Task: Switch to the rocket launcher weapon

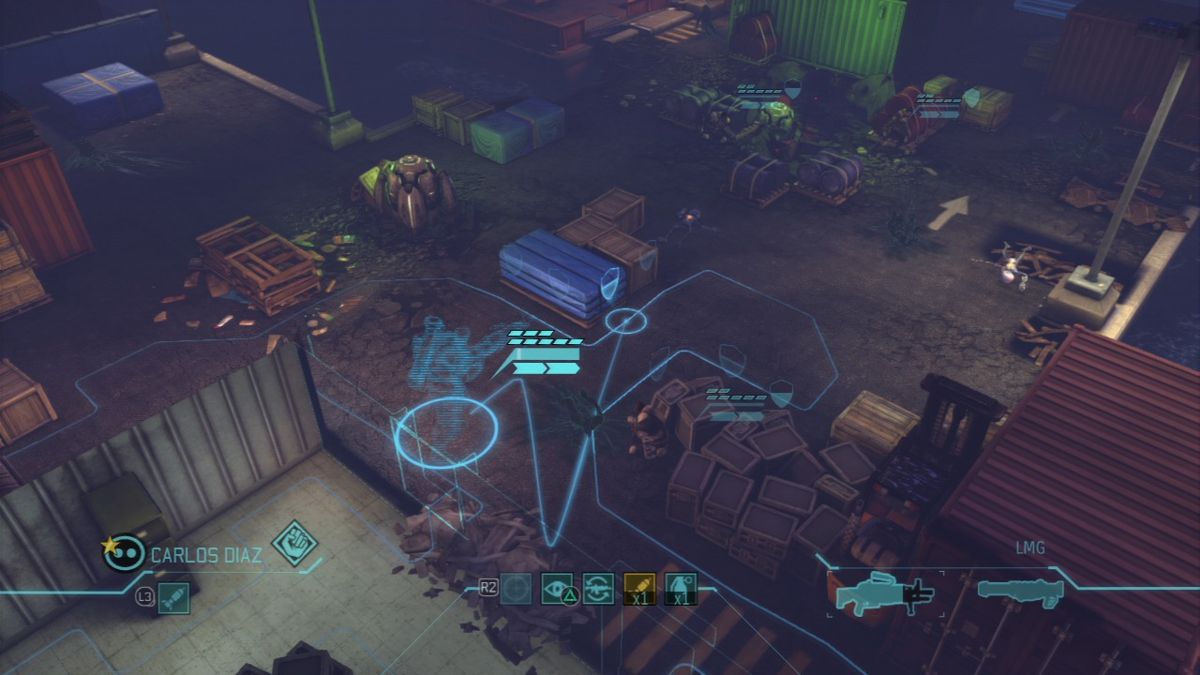Action: point(1017,592)
